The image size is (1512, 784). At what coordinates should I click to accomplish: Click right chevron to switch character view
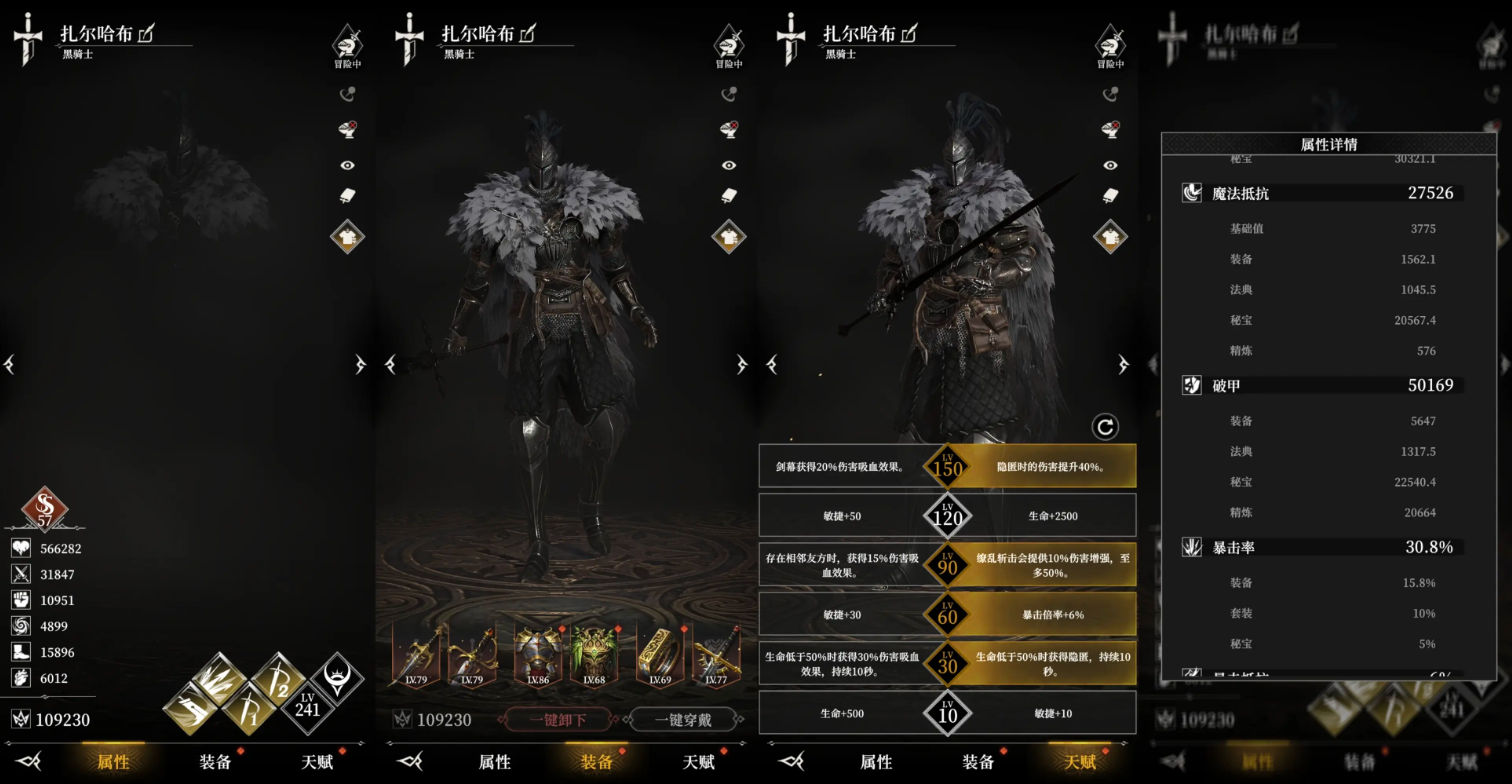pyautogui.click(x=361, y=365)
